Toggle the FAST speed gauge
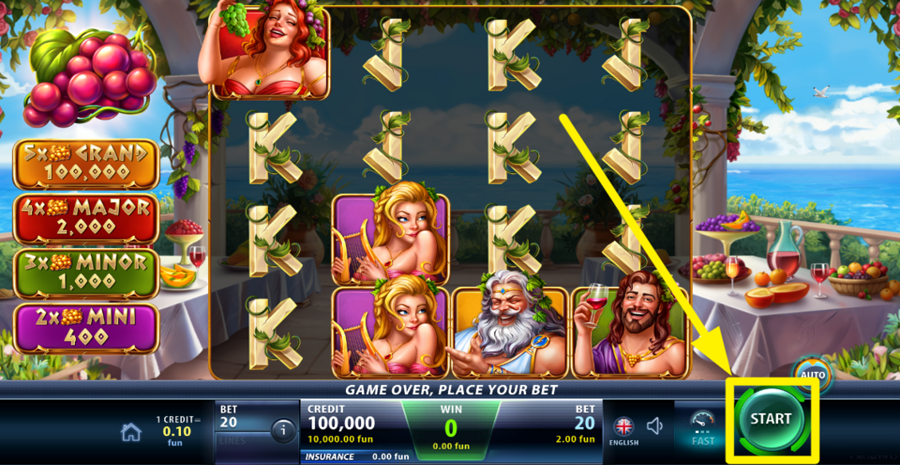 point(702,427)
